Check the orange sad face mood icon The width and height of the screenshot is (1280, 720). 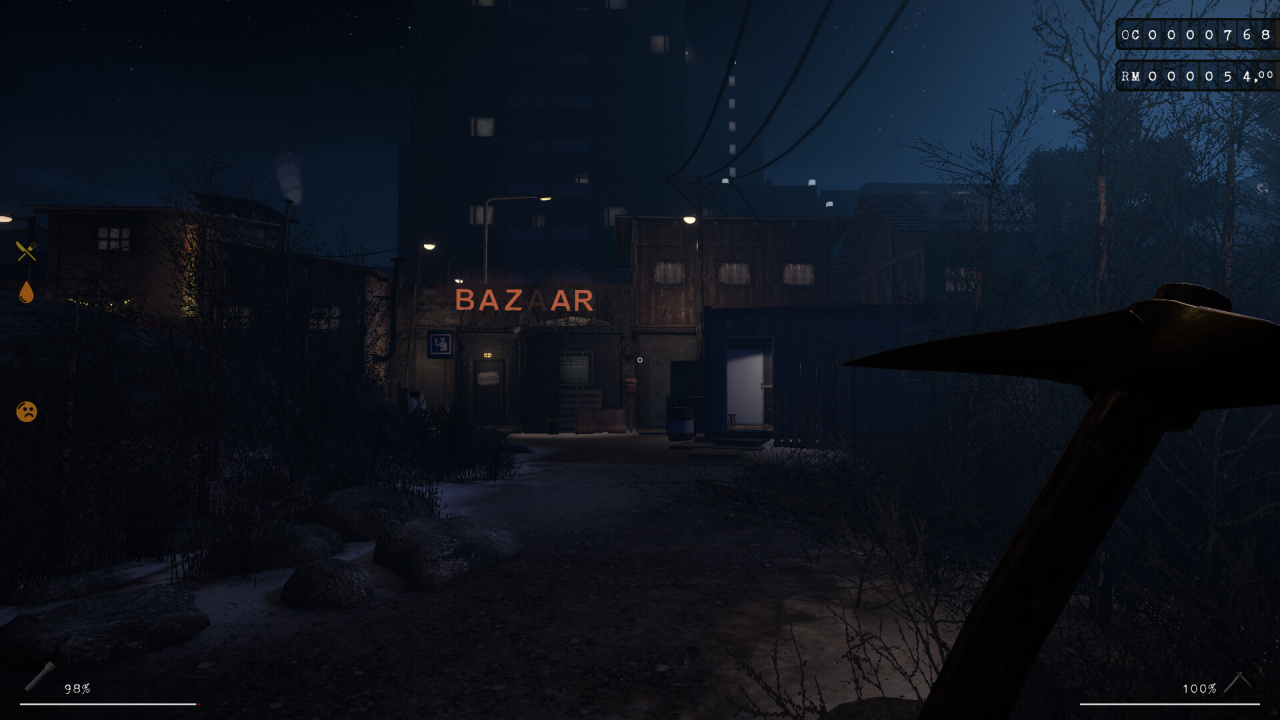coord(27,411)
